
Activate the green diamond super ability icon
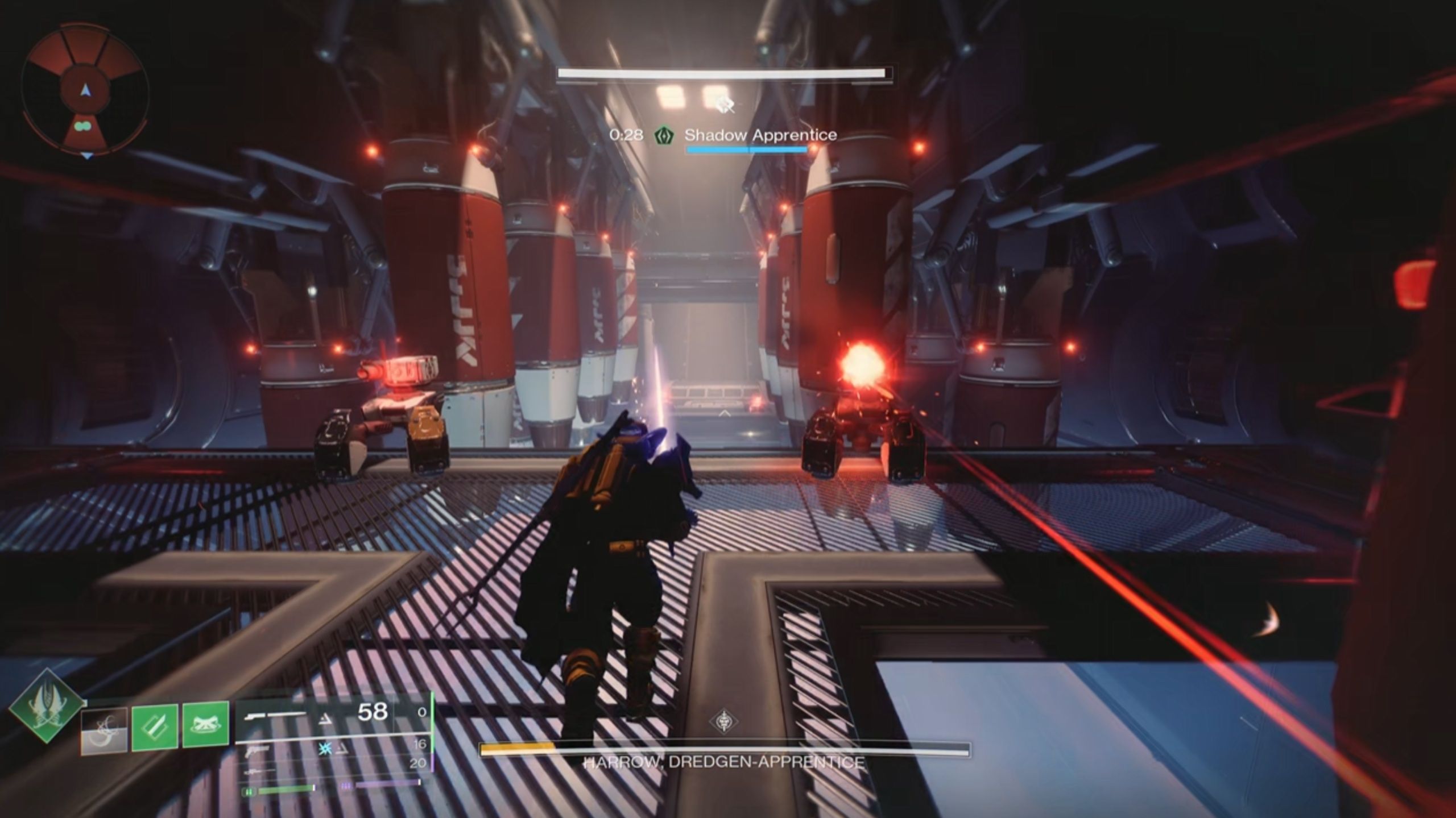(x=46, y=707)
